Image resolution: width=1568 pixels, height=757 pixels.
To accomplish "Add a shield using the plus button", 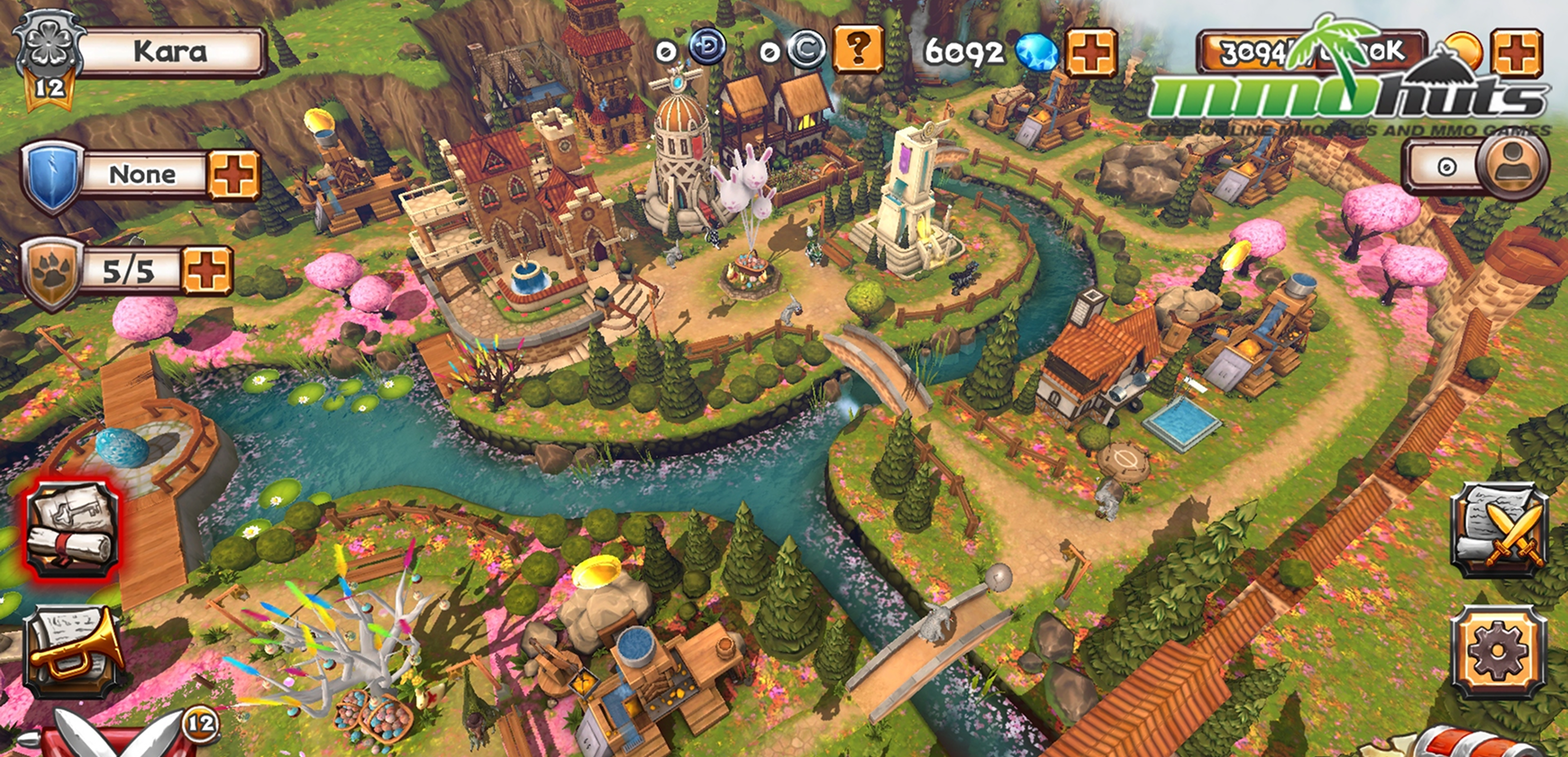I will pos(233,174).
